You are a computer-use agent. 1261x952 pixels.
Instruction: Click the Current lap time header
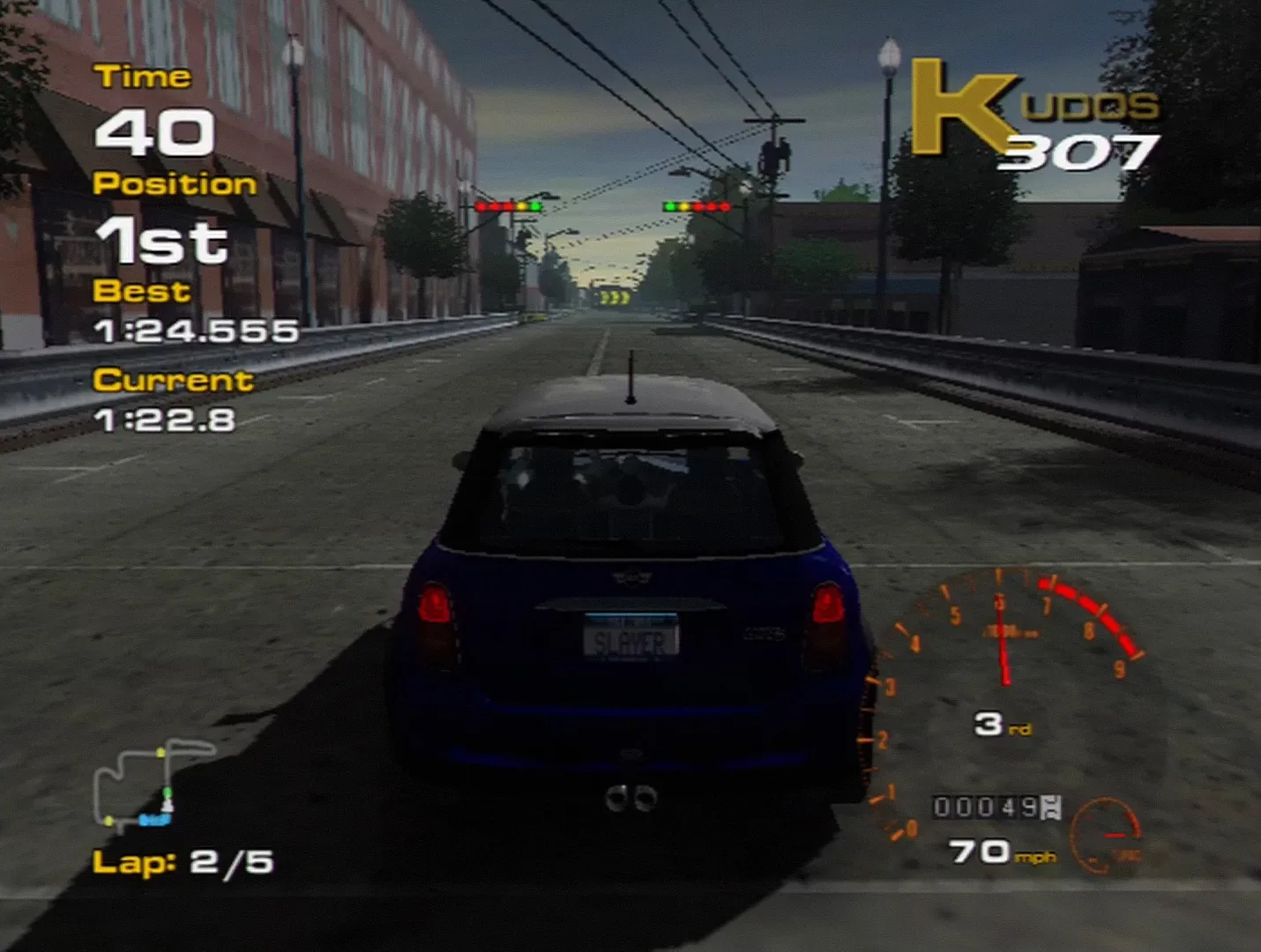174,381
